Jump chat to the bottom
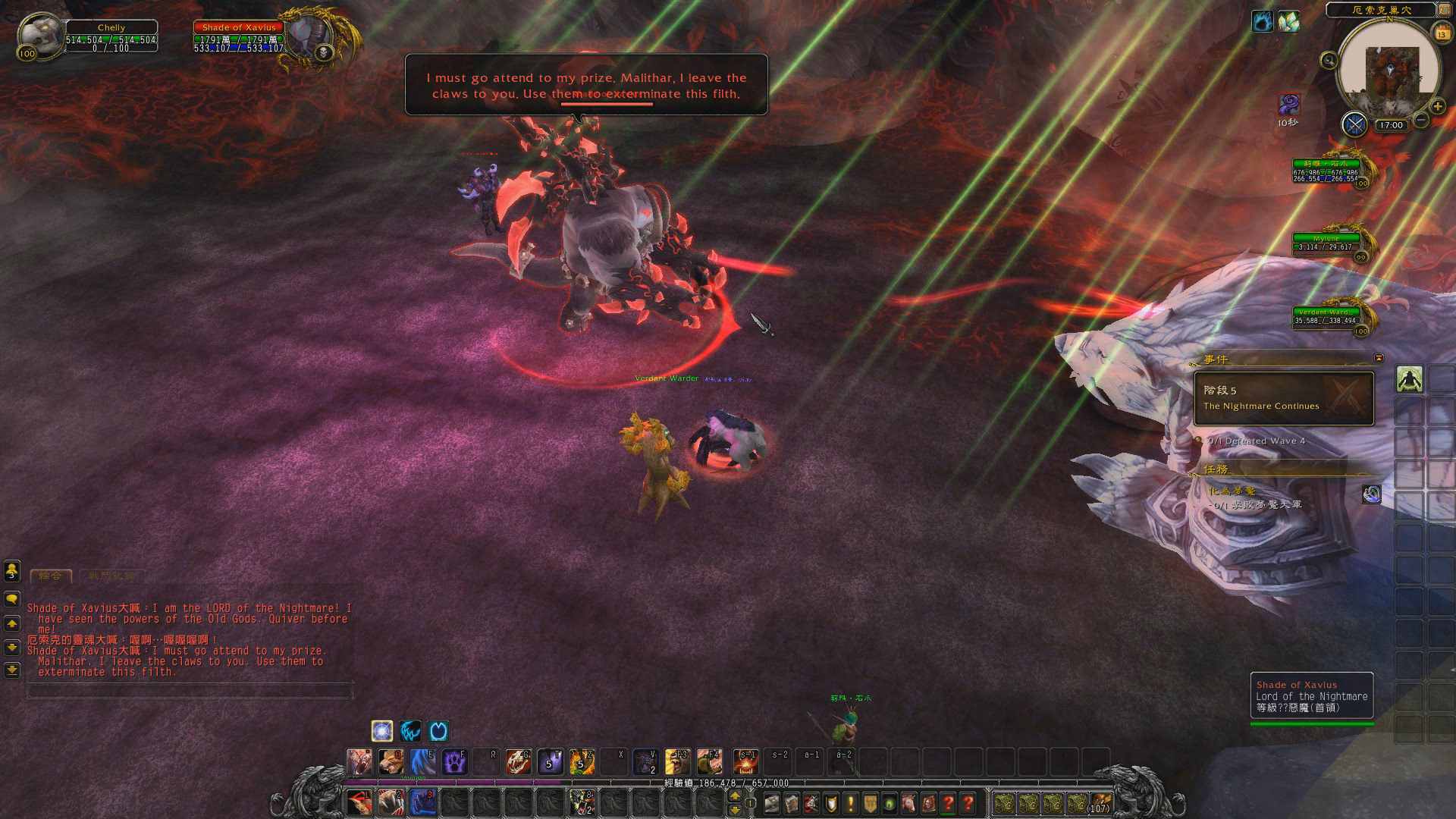The image size is (1456, 819). coord(12,670)
